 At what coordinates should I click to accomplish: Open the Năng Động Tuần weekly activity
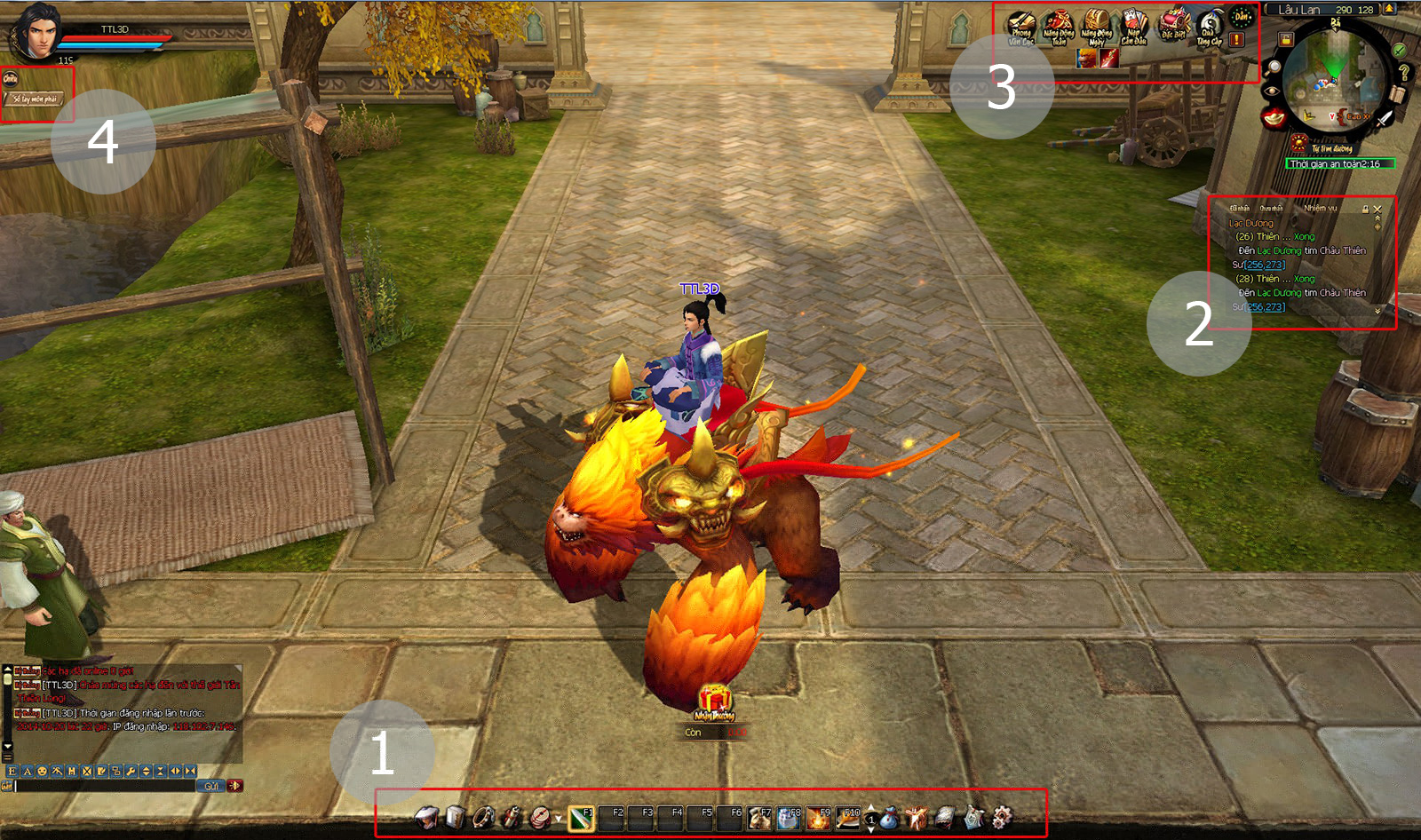[x=1059, y=27]
